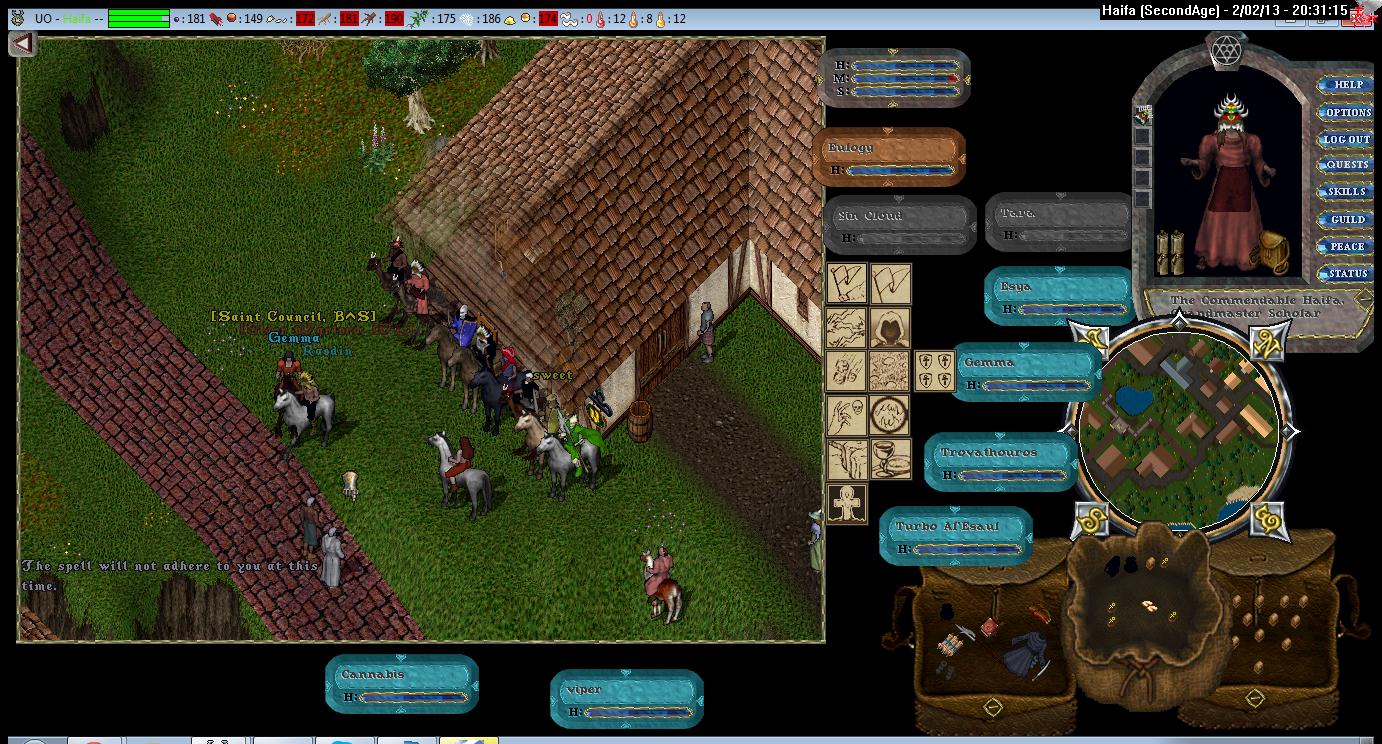
Task: Cast the hooded figure spell icon
Action: (x=889, y=327)
